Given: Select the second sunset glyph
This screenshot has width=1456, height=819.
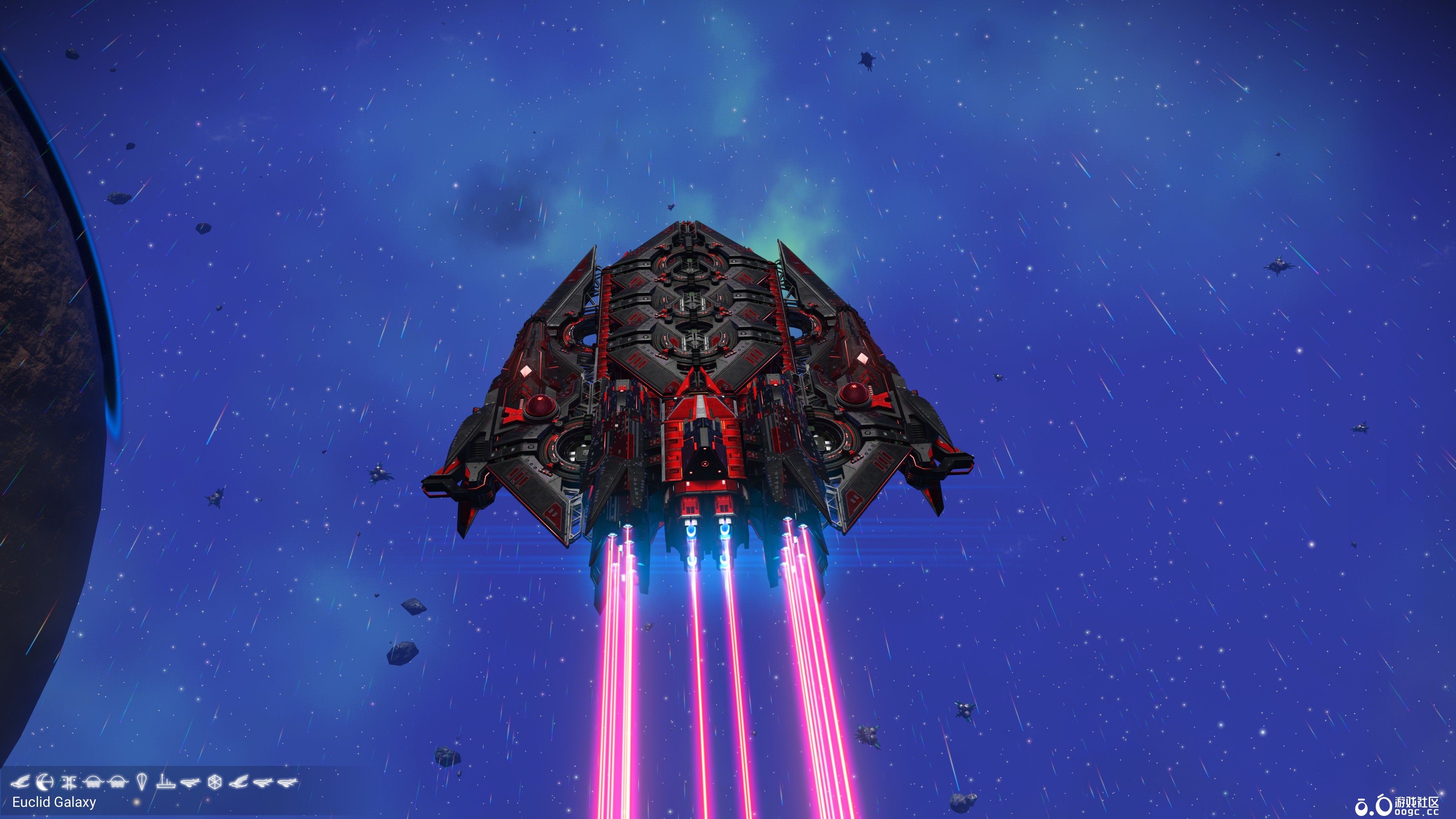Looking at the screenshot, I should point(117,783).
